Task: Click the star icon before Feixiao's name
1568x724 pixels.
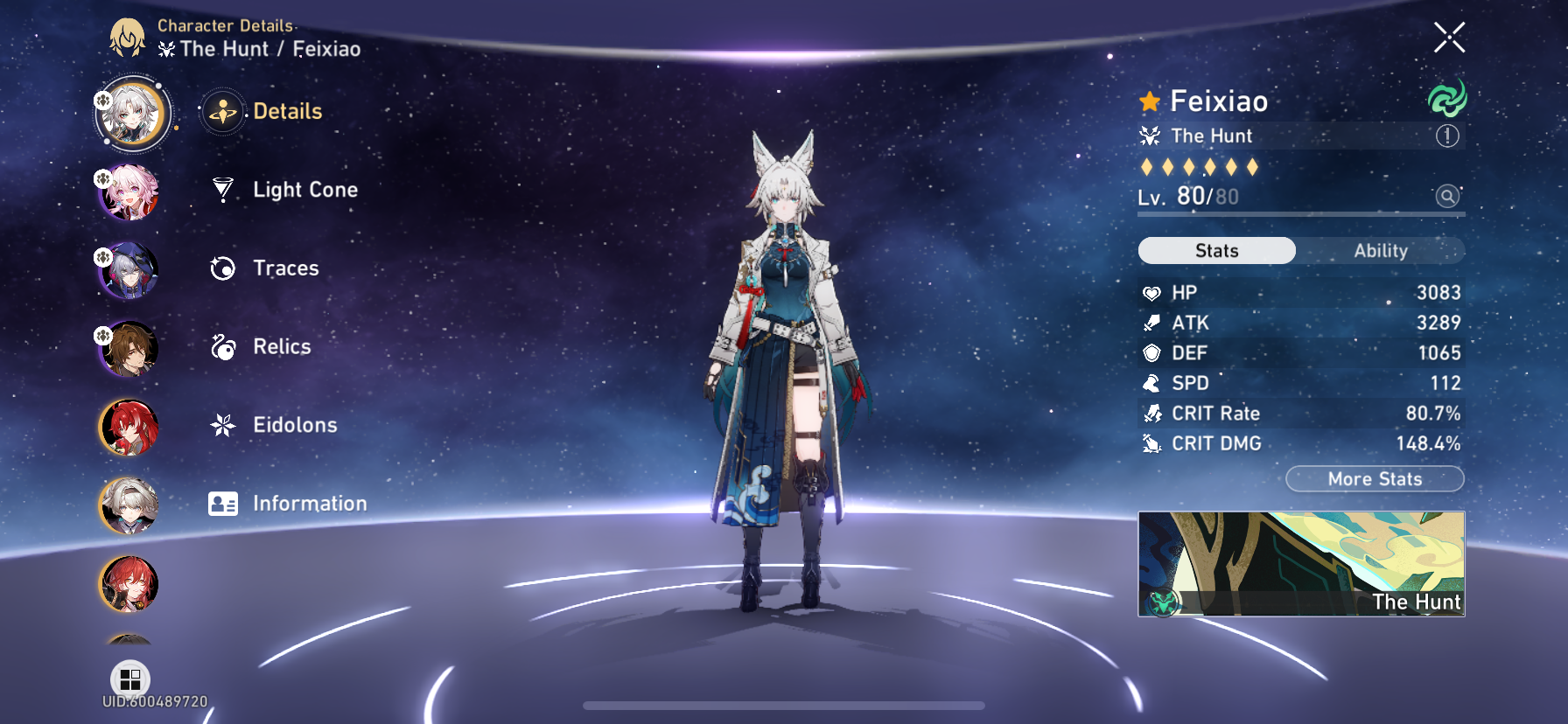Action: point(1148,101)
